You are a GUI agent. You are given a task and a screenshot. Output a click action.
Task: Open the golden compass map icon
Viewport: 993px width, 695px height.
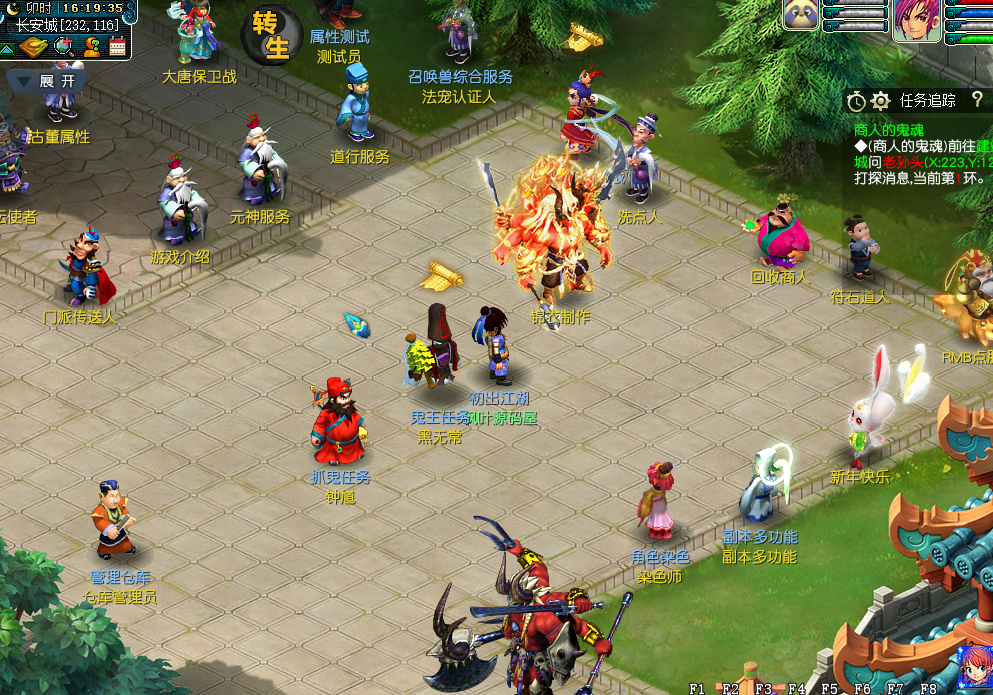(33, 46)
